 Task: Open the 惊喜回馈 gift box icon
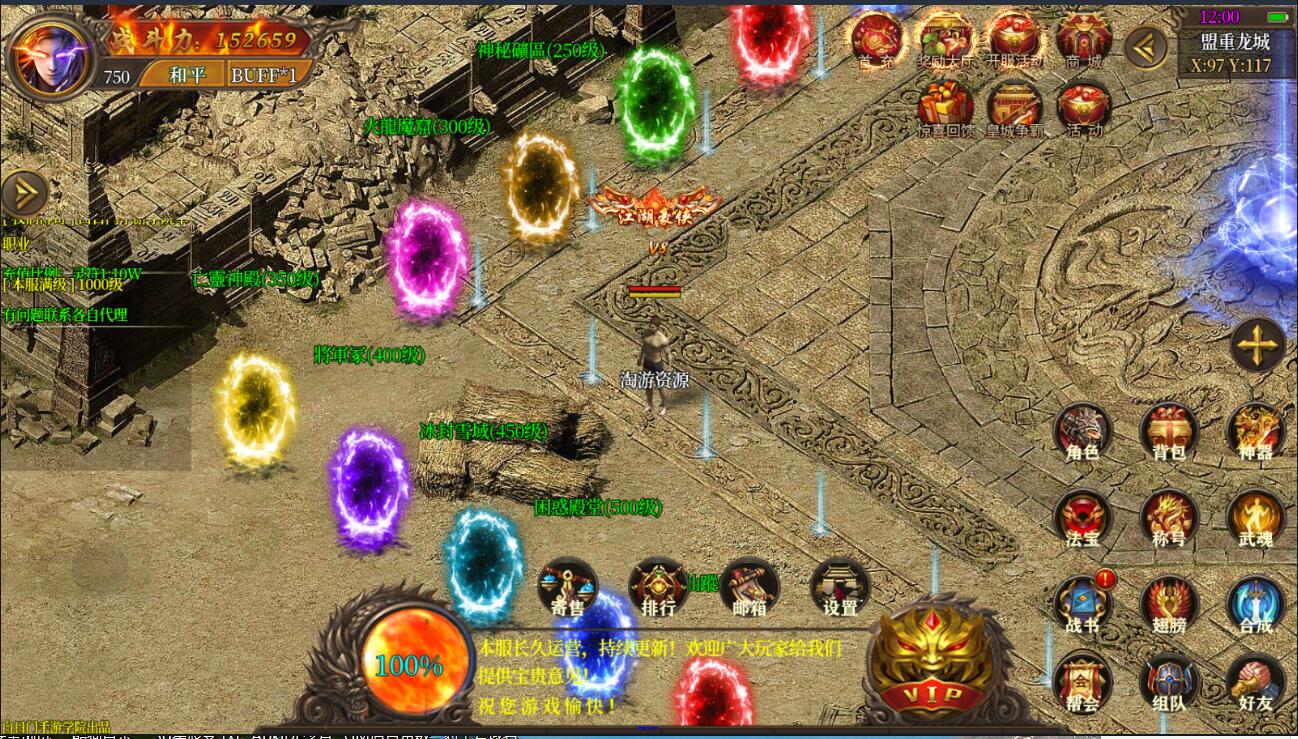[x=945, y=108]
